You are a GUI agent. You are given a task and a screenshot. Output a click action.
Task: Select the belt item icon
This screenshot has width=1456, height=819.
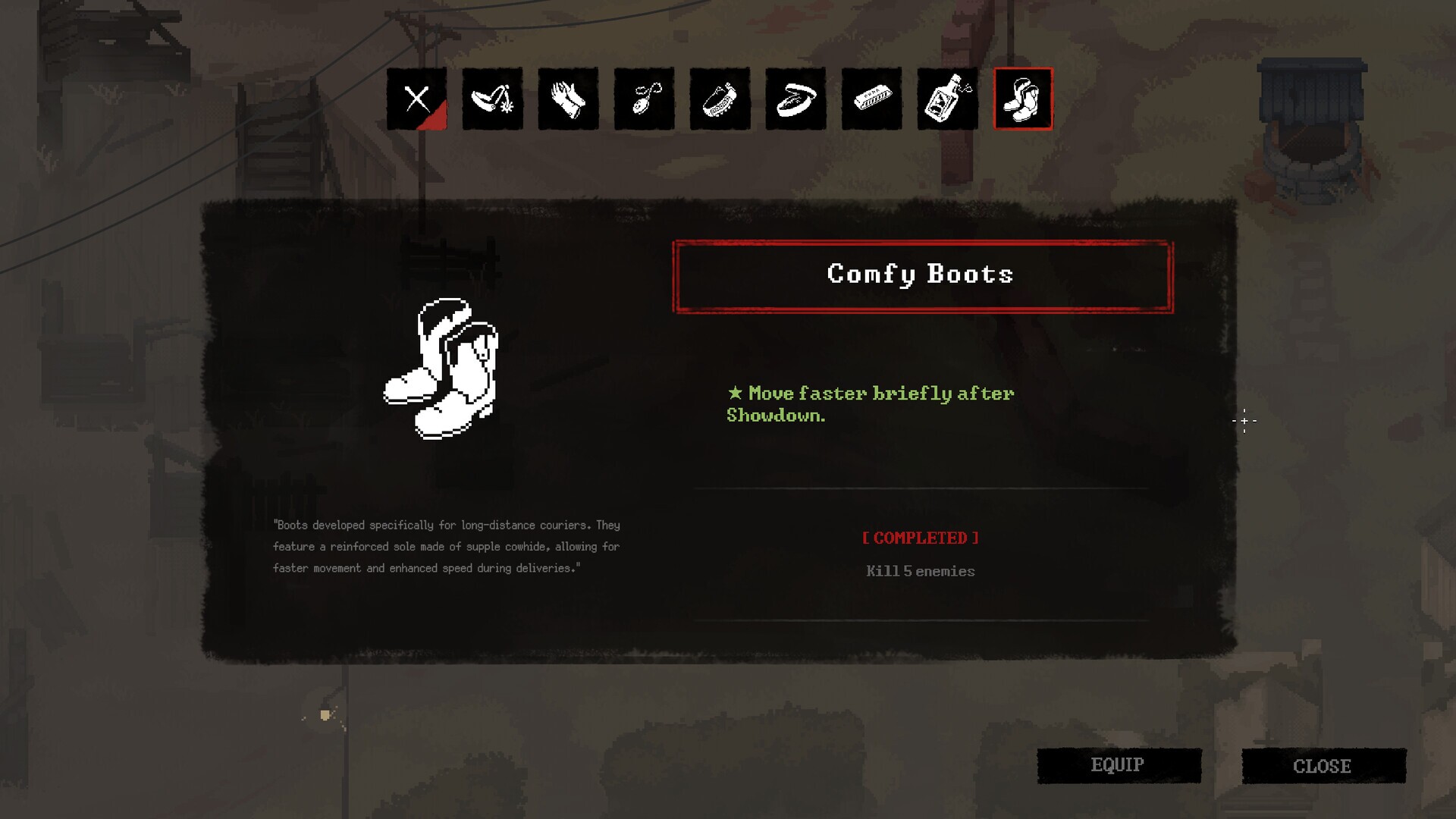[x=795, y=99]
